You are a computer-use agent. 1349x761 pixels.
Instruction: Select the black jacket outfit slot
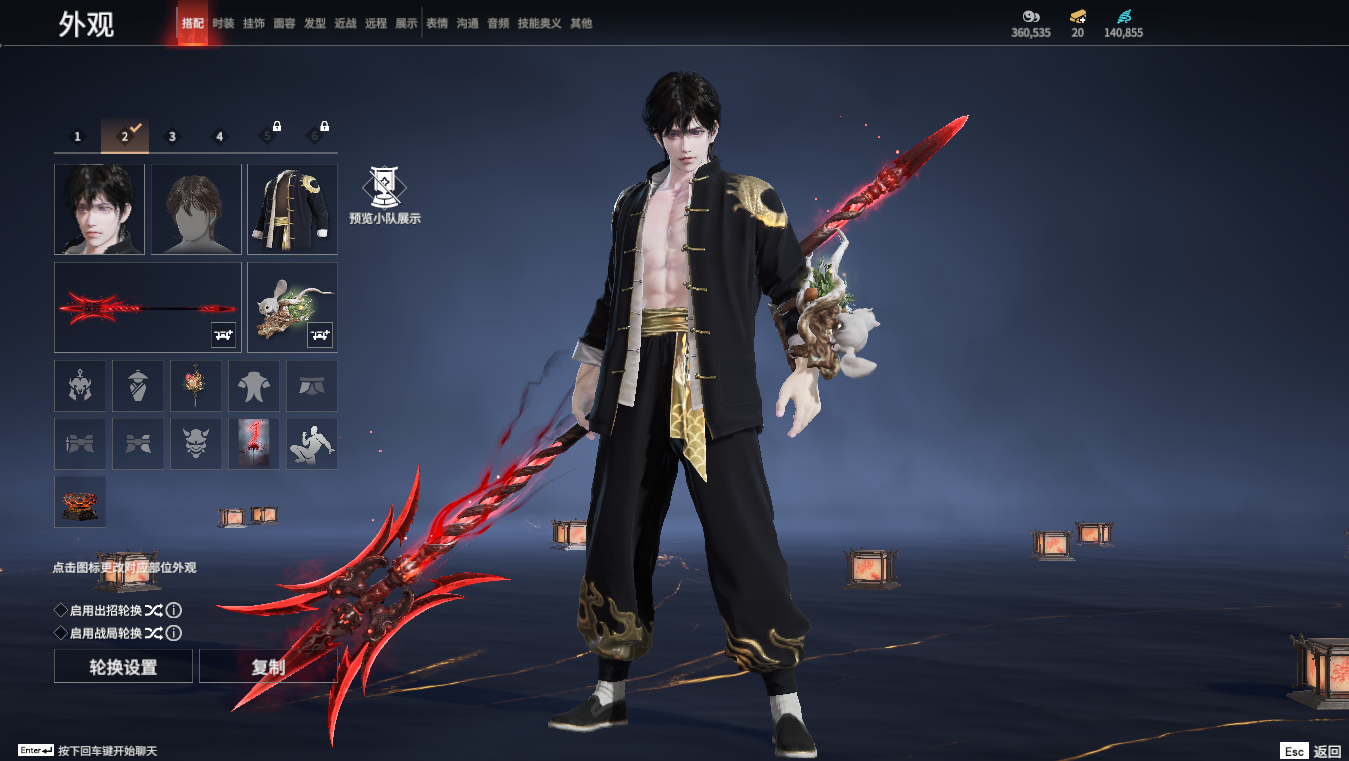click(x=292, y=209)
